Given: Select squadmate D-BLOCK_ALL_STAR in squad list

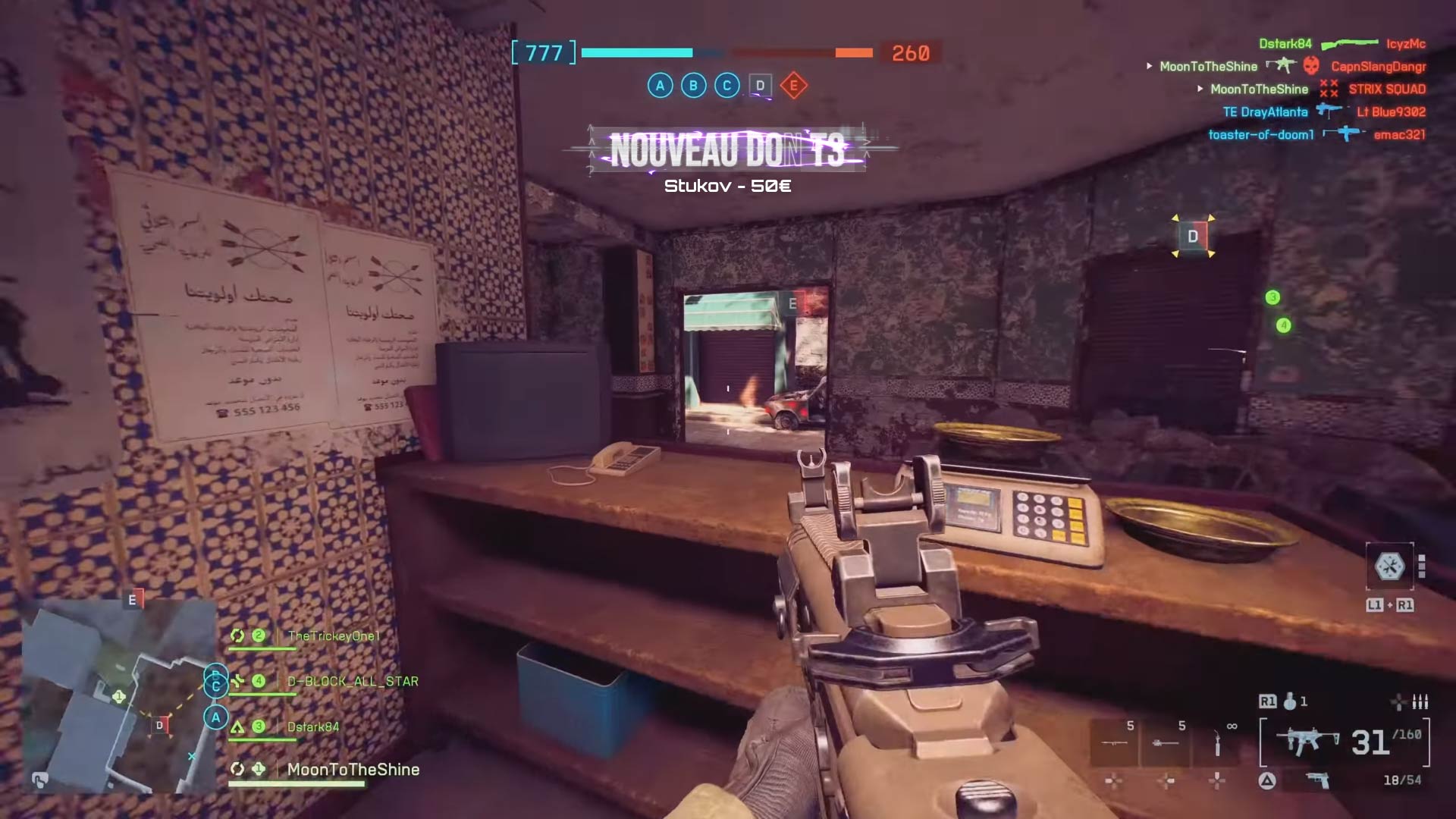Looking at the screenshot, I should pyautogui.click(x=352, y=682).
